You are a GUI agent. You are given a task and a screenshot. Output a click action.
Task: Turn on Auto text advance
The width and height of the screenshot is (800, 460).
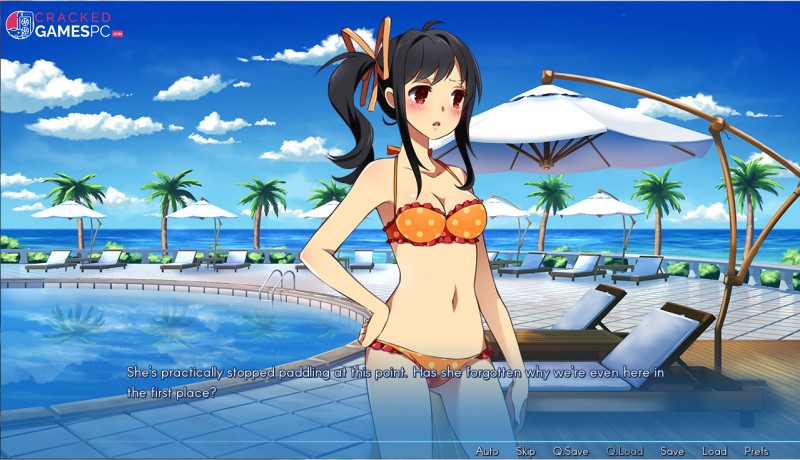tap(487, 451)
